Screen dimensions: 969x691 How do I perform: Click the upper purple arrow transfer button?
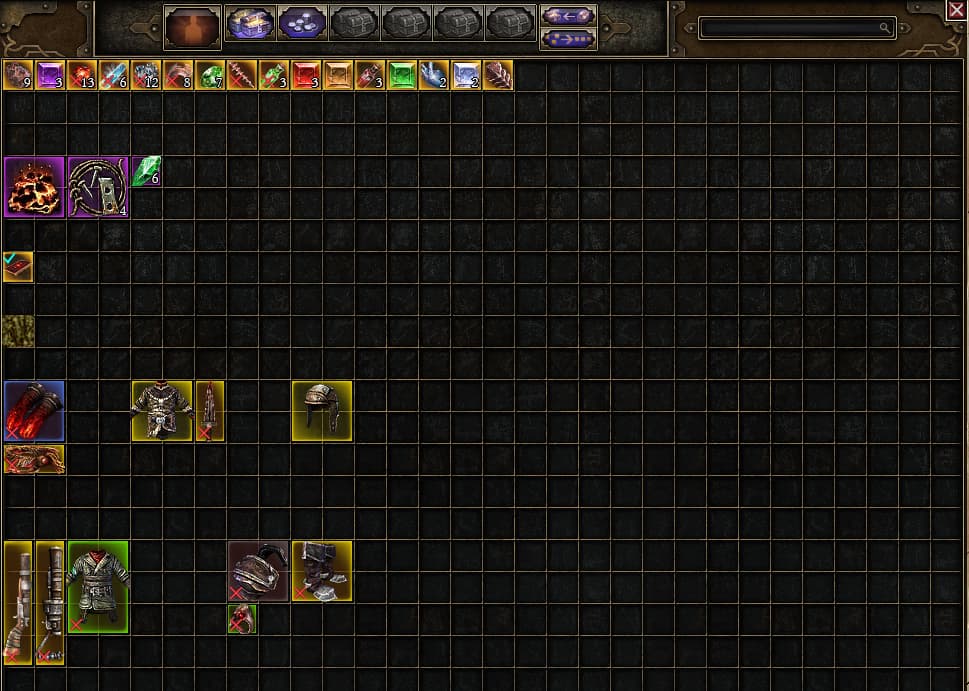point(568,15)
